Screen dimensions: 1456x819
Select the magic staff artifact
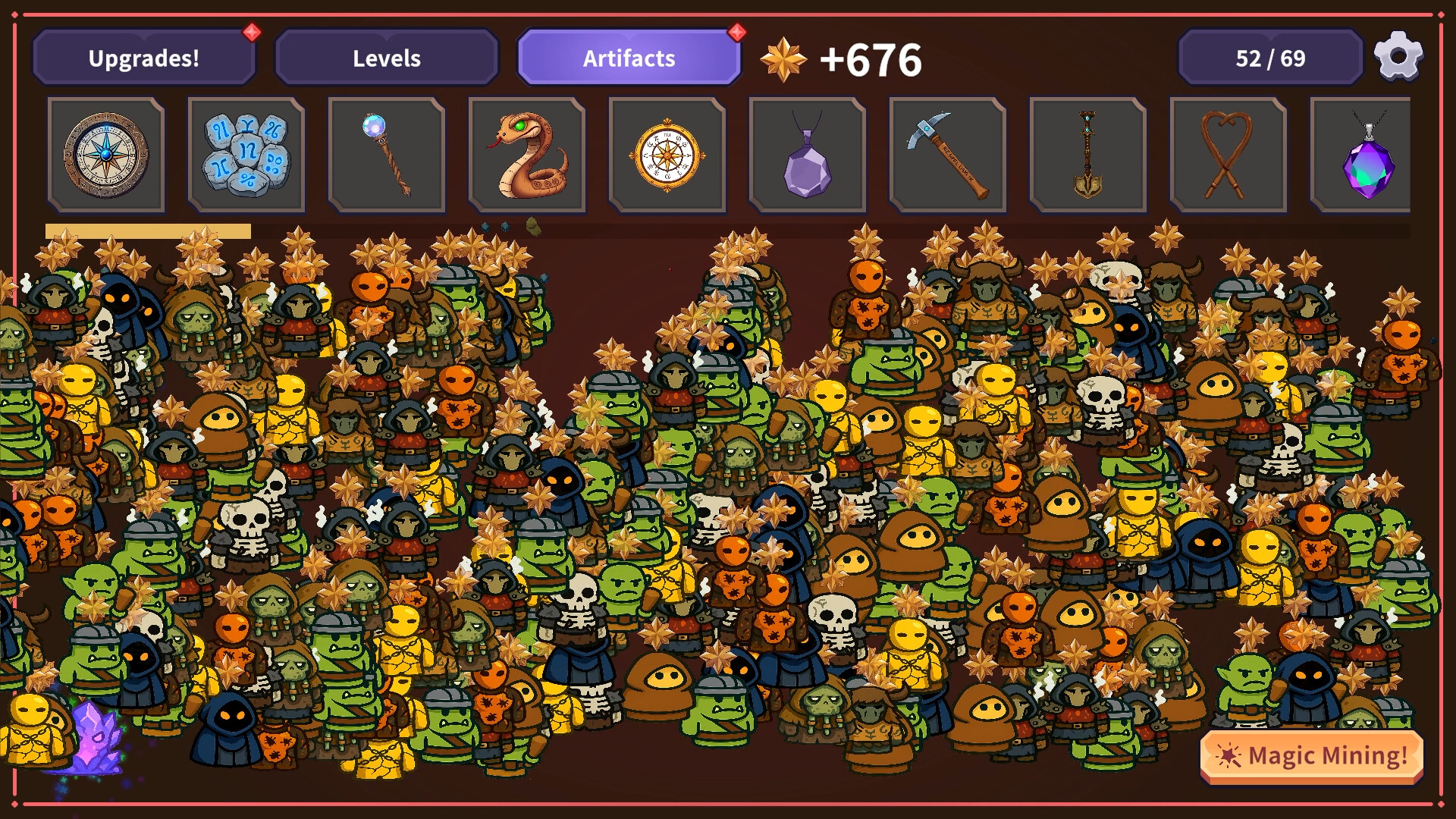pyautogui.click(x=387, y=155)
